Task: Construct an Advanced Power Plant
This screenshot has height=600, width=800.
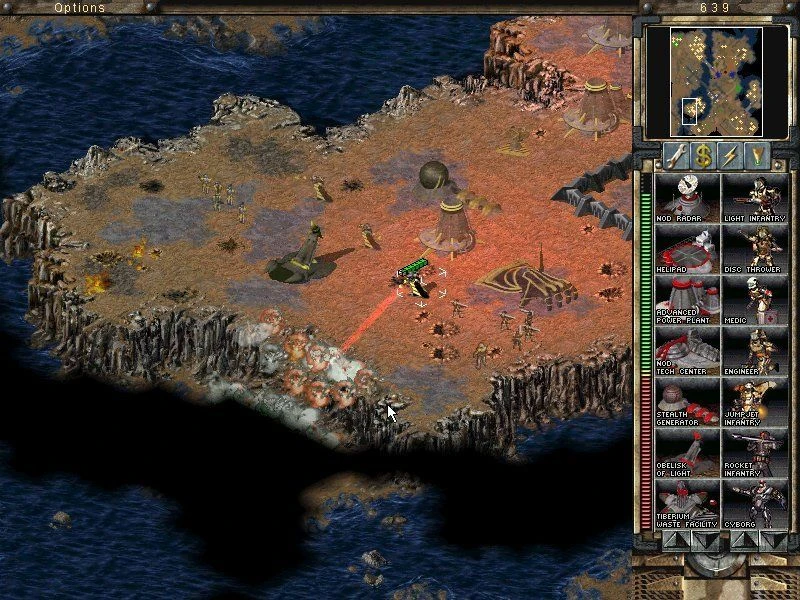Action: coord(686,301)
